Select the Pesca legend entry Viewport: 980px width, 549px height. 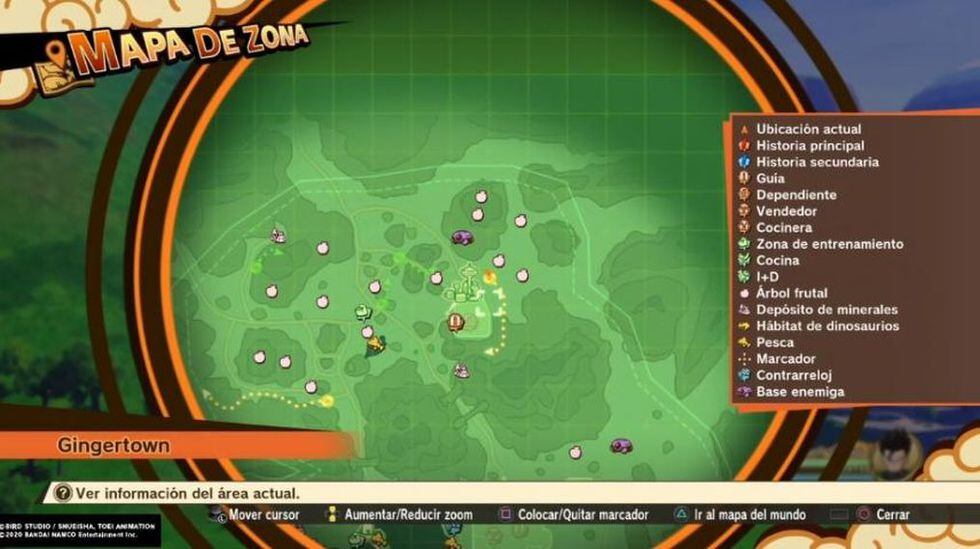click(x=775, y=343)
